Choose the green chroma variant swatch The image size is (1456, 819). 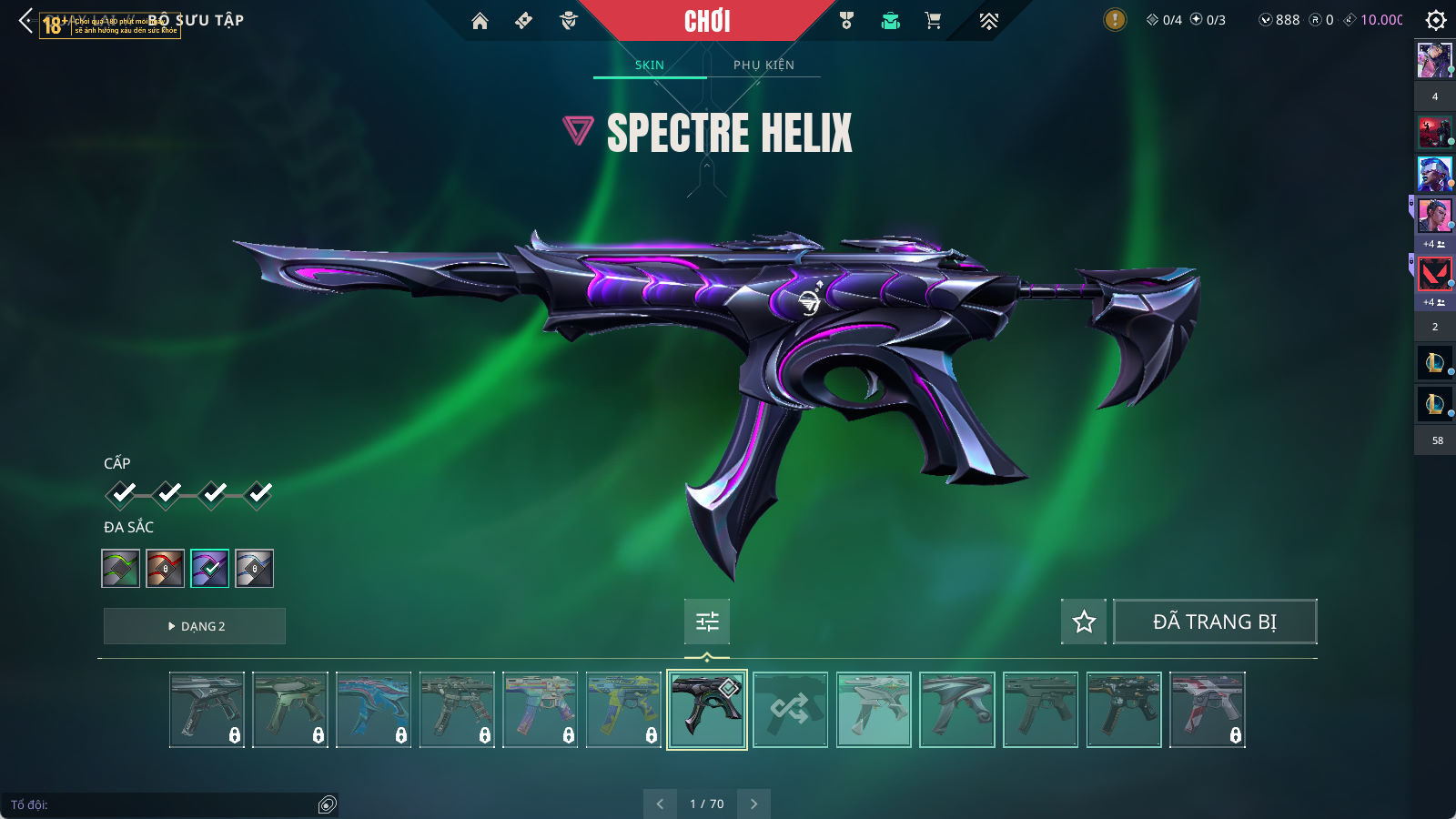(x=120, y=569)
